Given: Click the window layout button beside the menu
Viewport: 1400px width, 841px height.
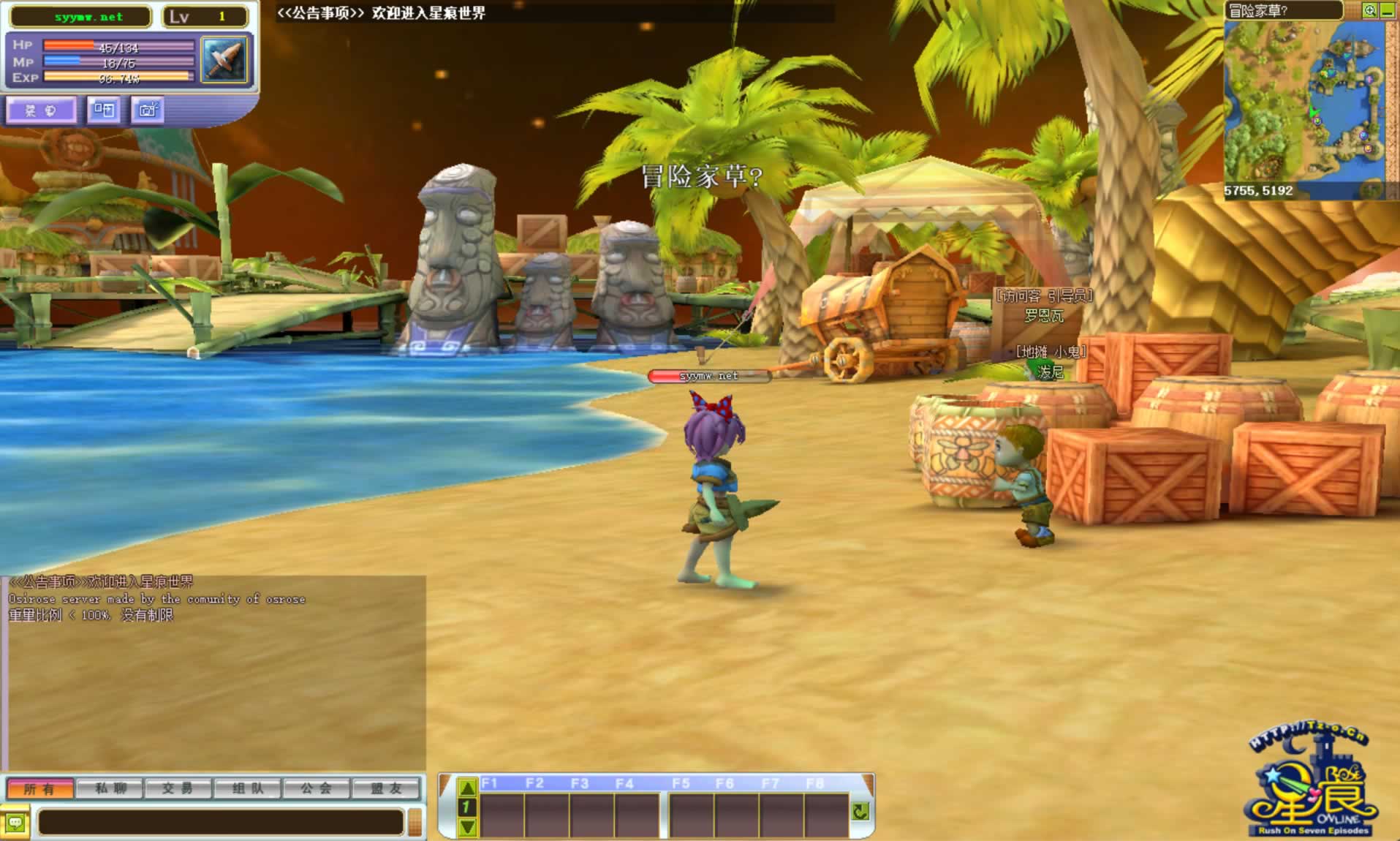Looking at the screenshot, I should 104,110.
